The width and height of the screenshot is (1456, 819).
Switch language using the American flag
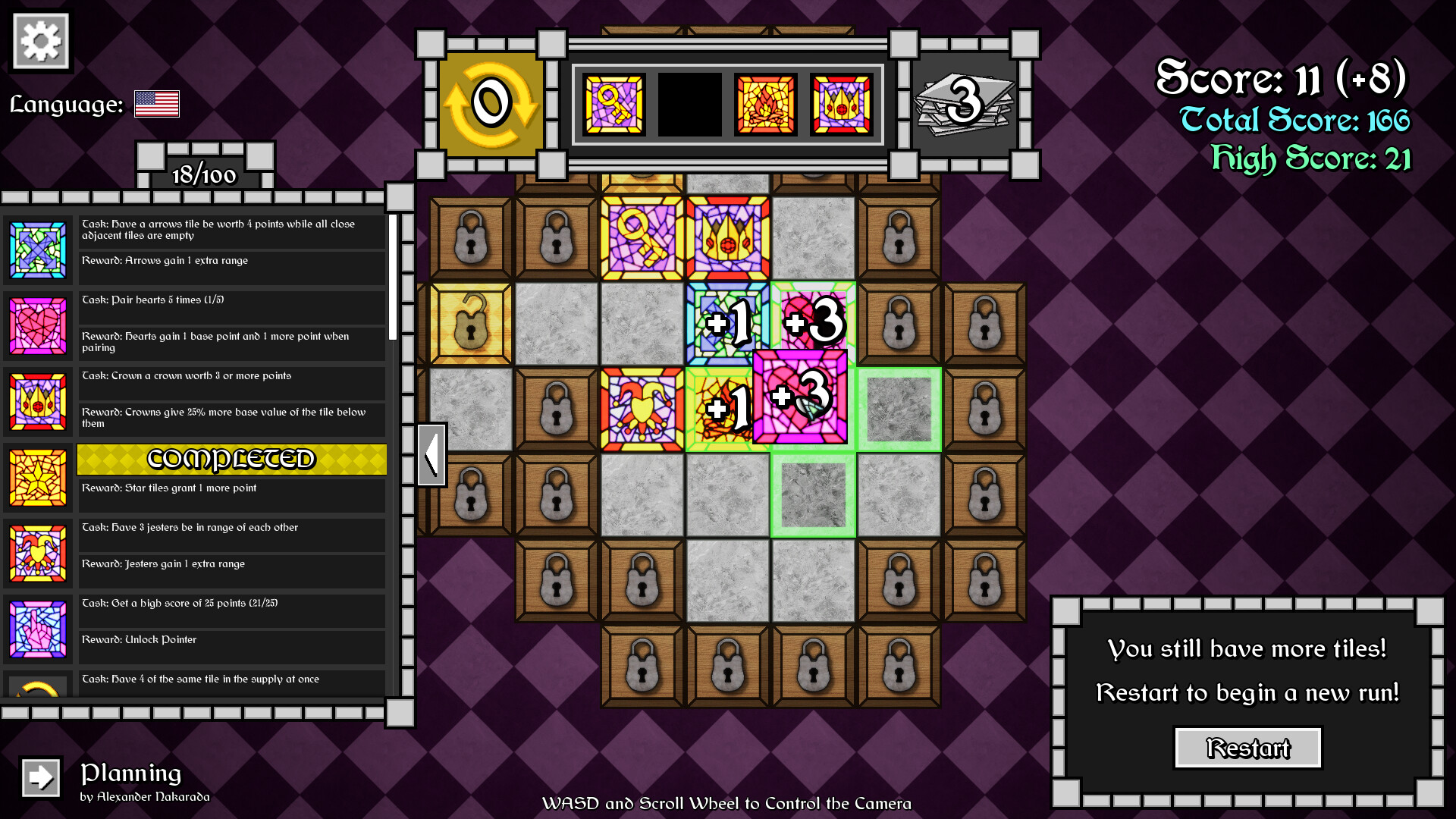tap(156, 104)
